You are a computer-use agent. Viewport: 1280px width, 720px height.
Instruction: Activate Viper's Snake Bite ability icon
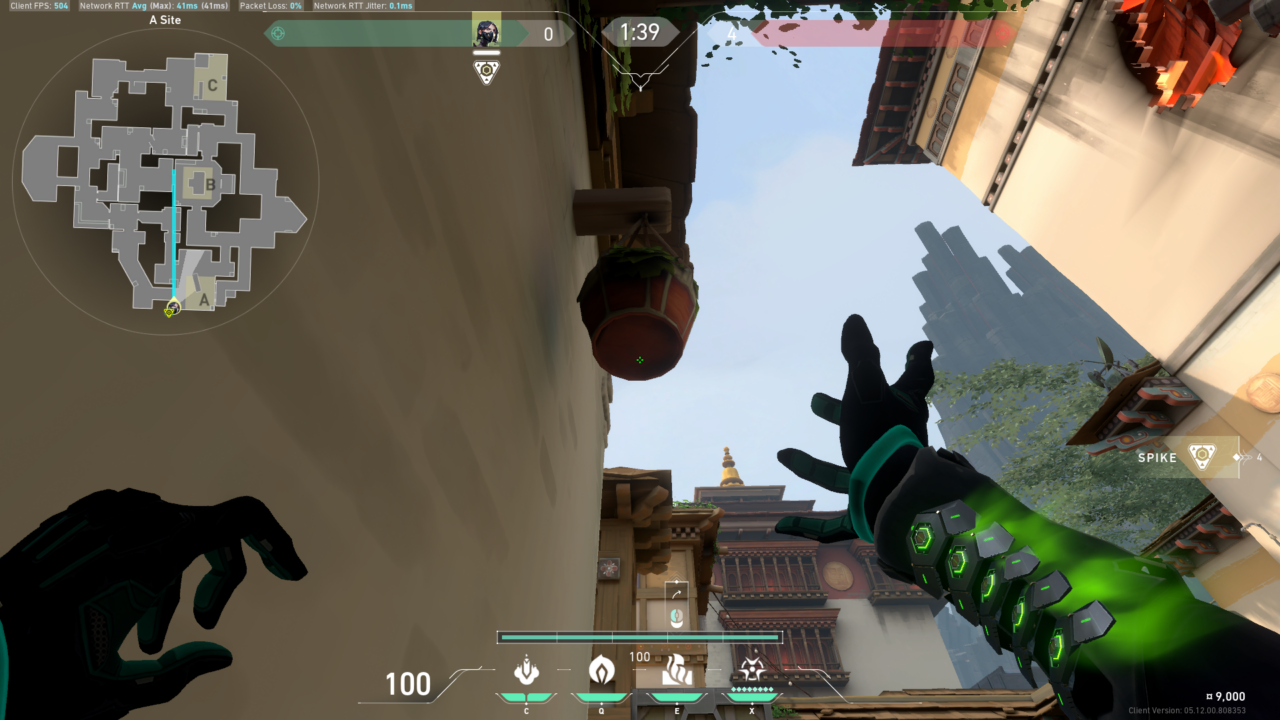tap(526, 669)
